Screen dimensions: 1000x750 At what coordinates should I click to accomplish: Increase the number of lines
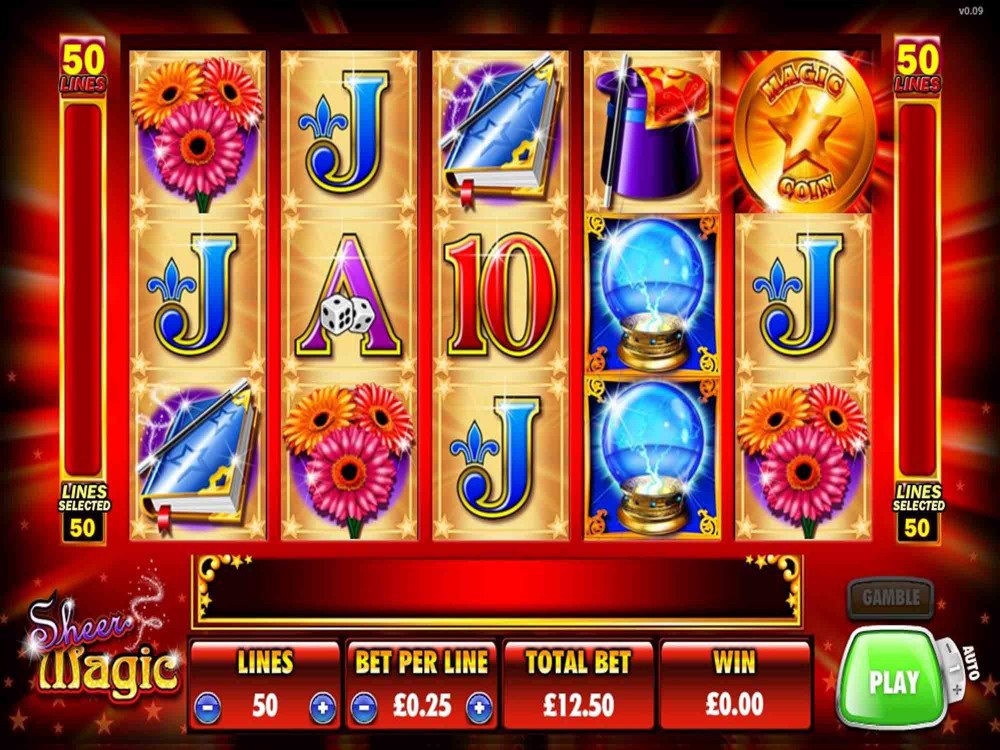coord(323,707)
